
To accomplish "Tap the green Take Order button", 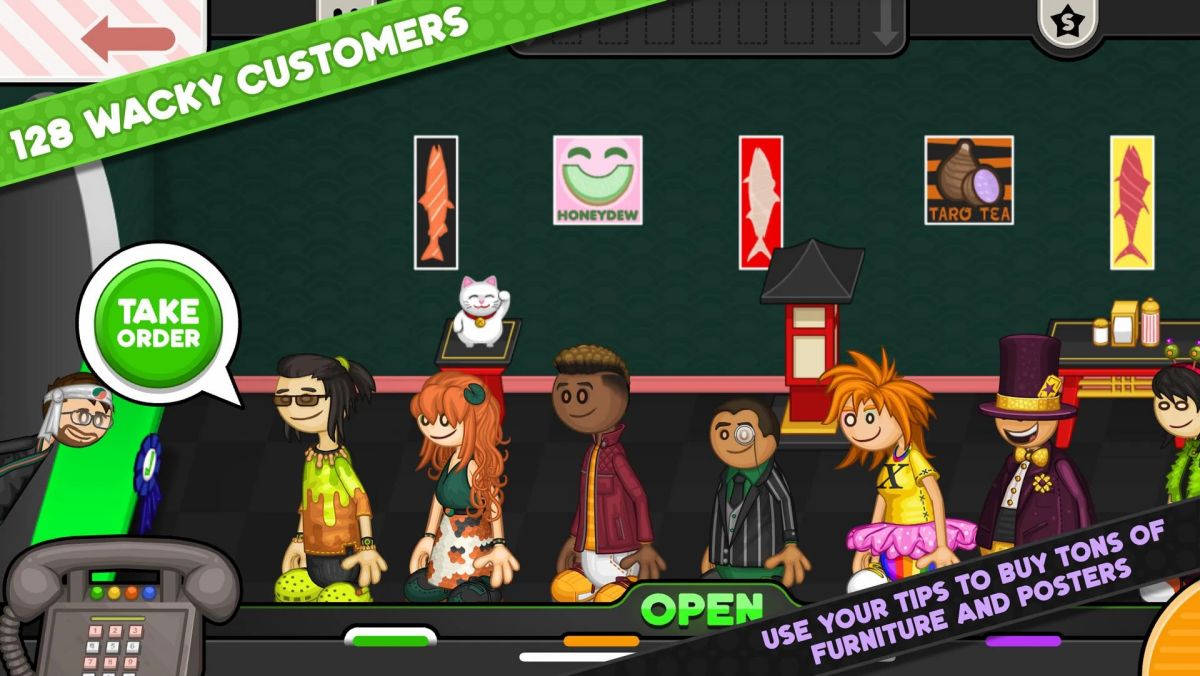I will 158,323.
